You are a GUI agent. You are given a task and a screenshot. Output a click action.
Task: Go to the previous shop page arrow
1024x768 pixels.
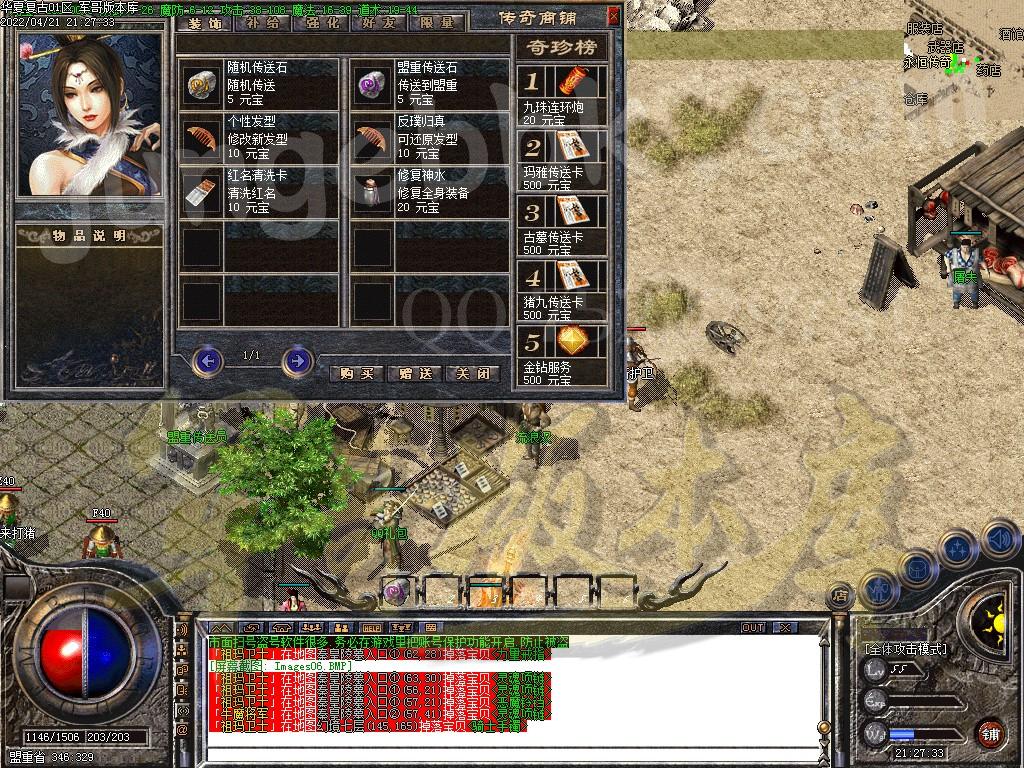pyautogui.click(x=207, y=360)
